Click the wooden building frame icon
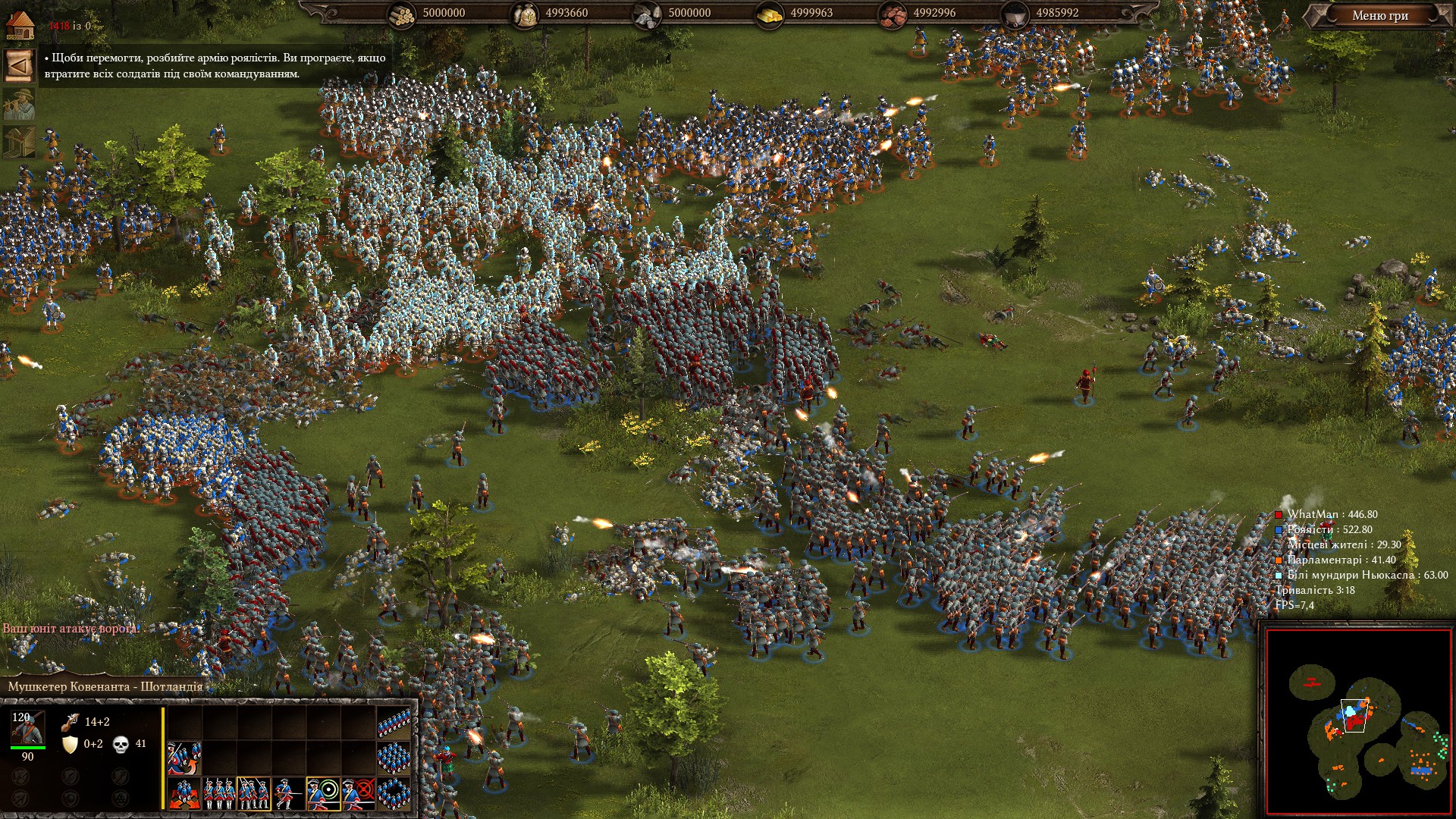 tap(19, 142)
